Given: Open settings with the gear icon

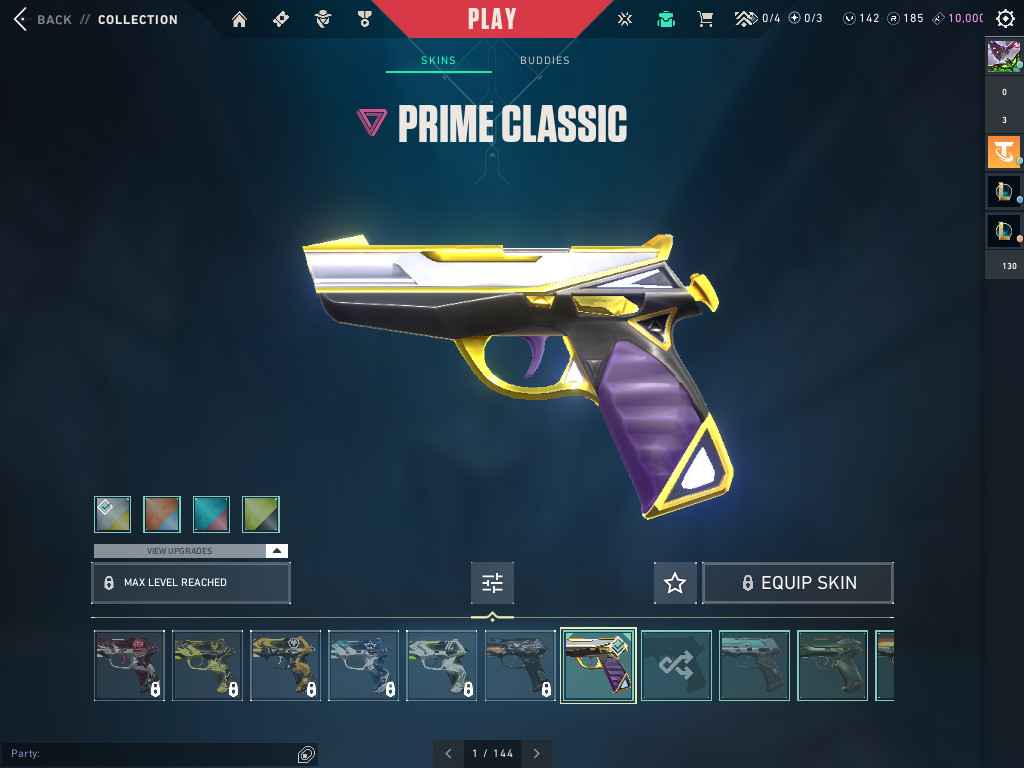Looking at the screenshot, I should coord(1005,19).
